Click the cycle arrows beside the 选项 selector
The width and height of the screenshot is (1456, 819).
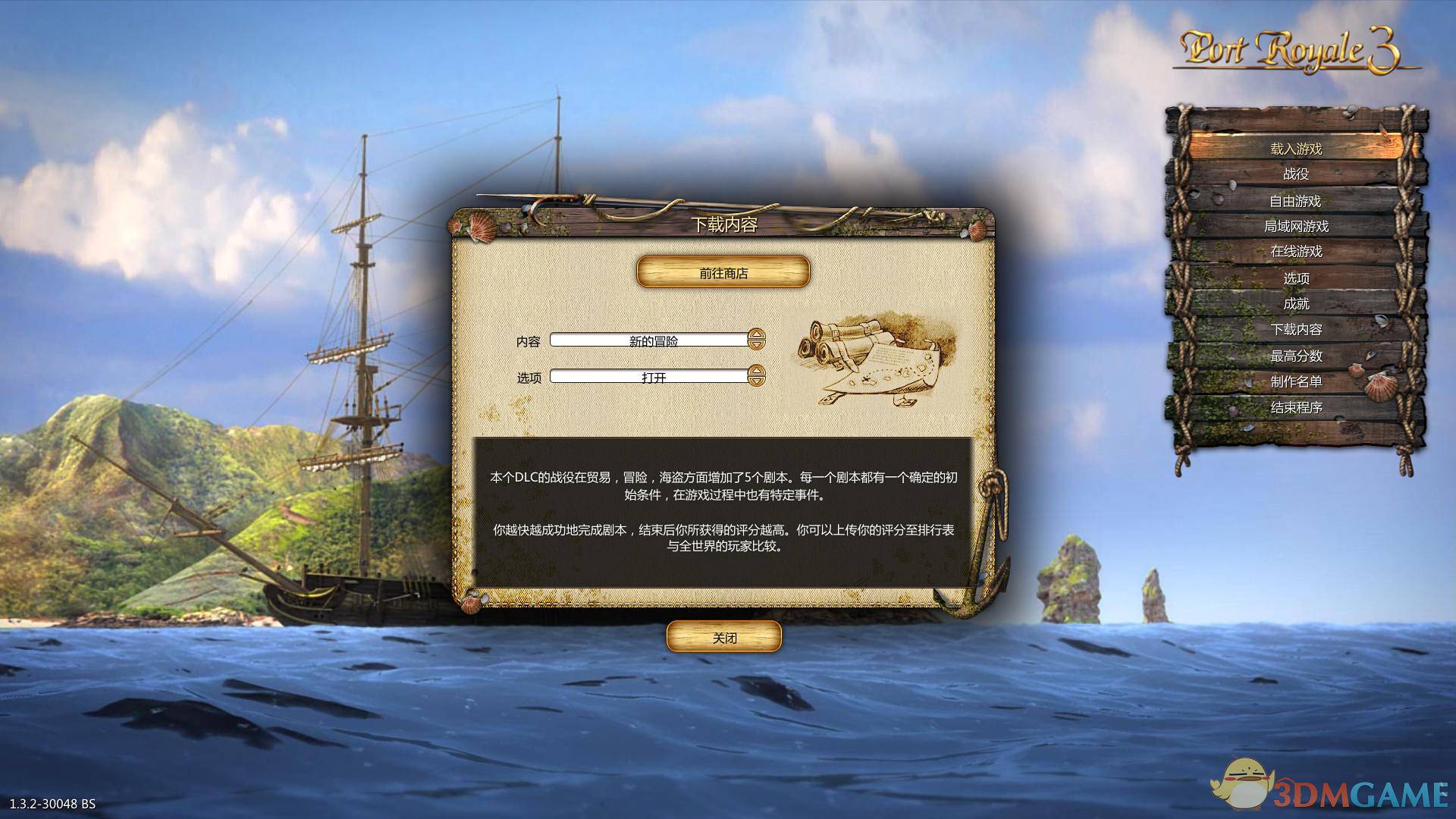756,375
